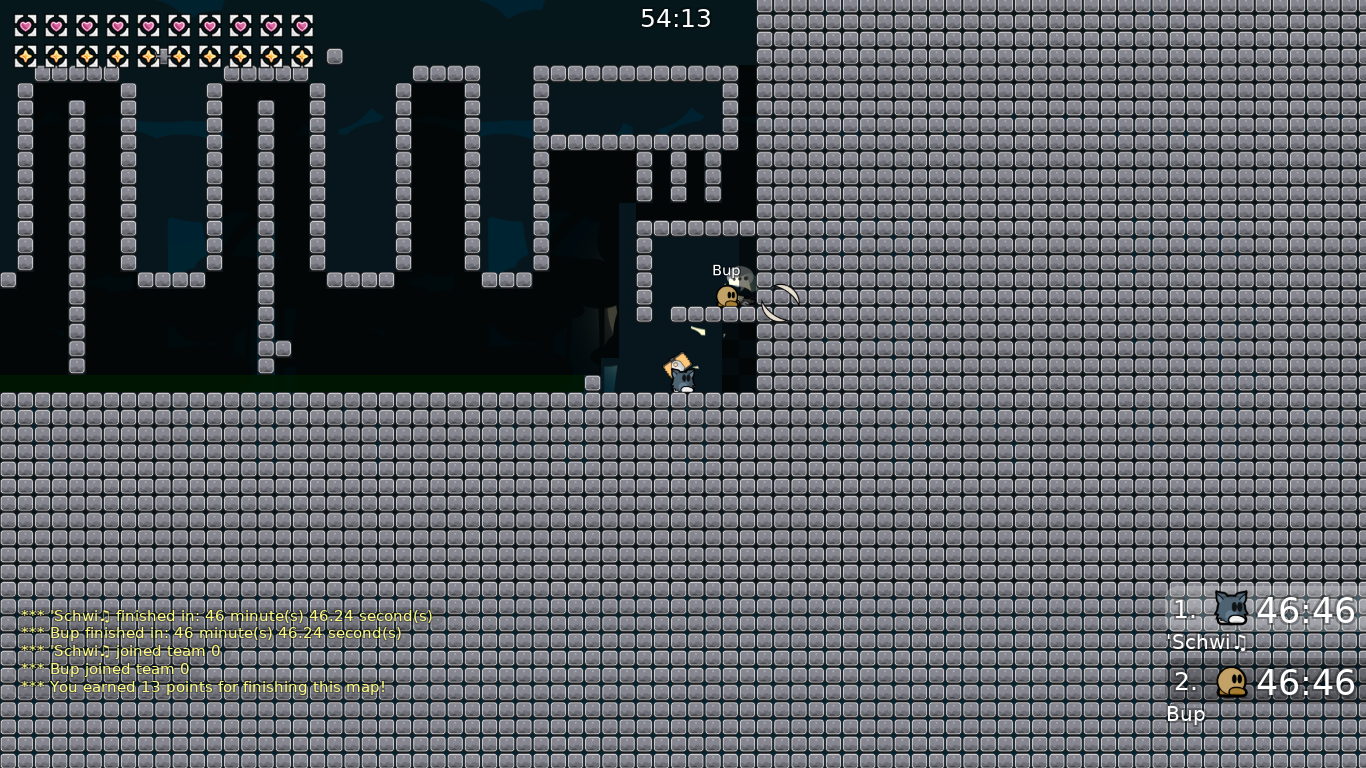Click Bup's finish time message in chat

[210, 633]
